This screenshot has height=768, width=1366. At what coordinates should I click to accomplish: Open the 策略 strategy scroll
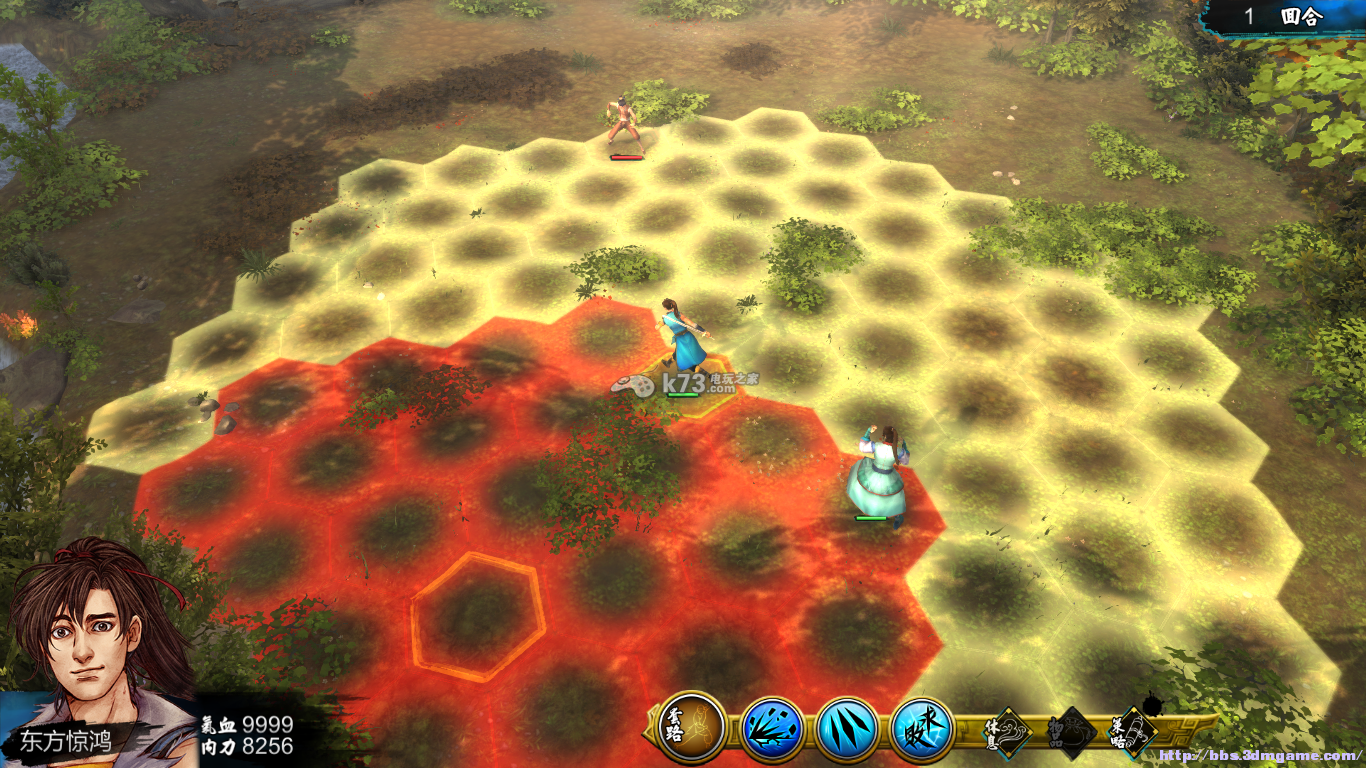[1134, 730]
